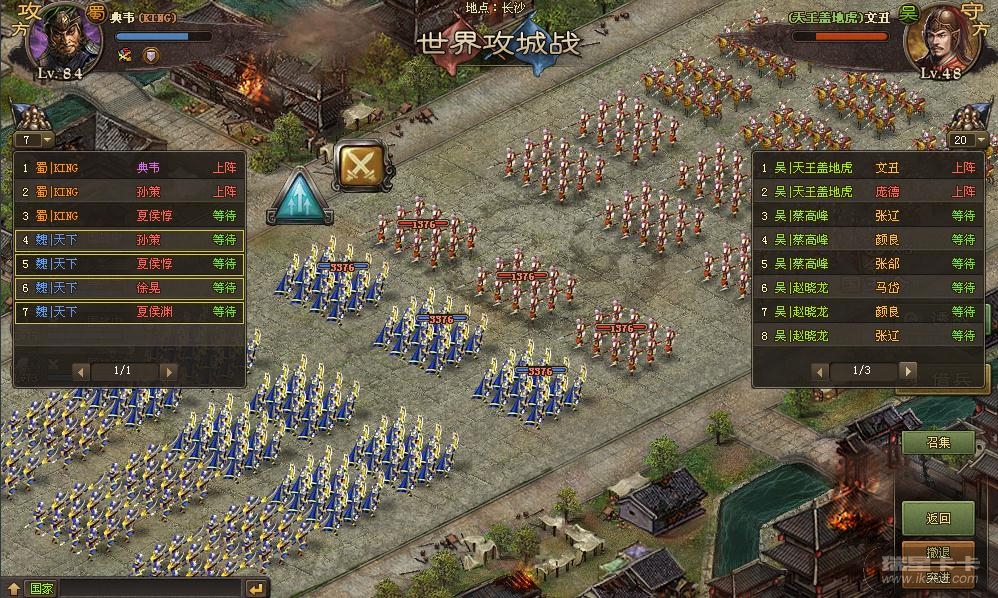Choose the 撤退 retreat button
The image size is (998, 598).
937,553
